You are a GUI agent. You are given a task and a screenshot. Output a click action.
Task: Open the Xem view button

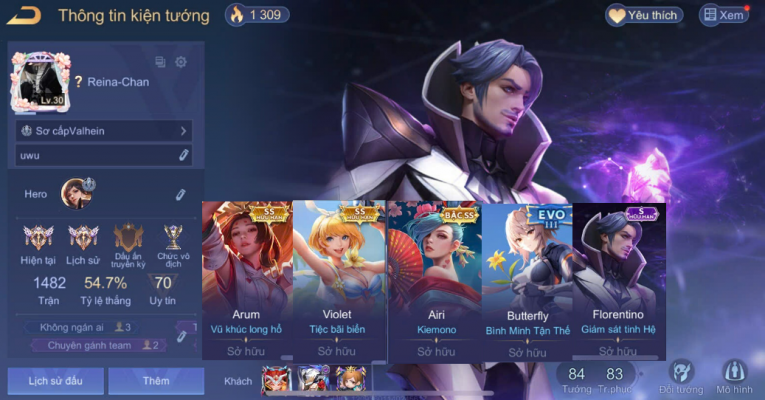[723, 15]
